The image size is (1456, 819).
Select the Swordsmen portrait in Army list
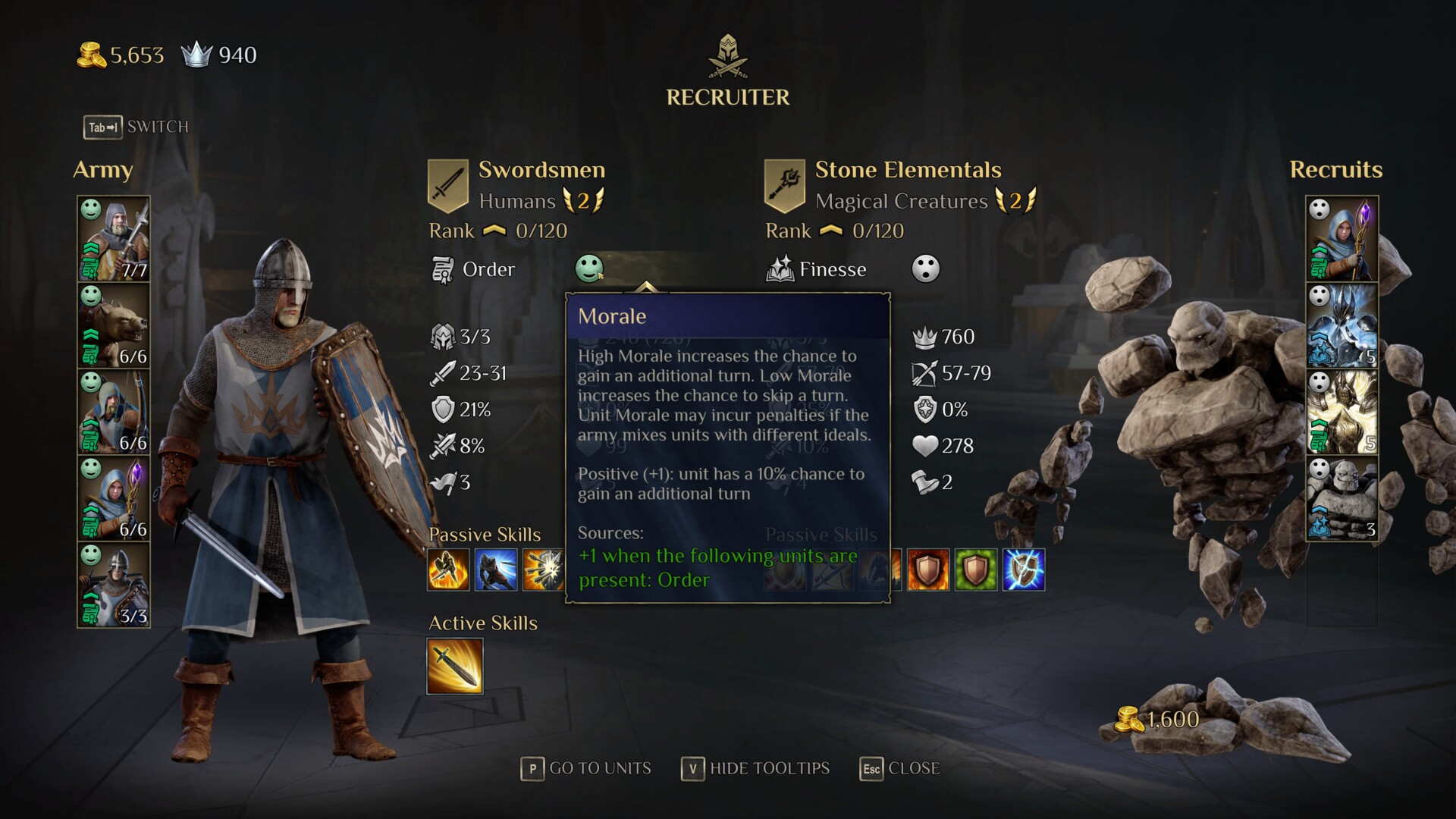(x=114, y=585)
